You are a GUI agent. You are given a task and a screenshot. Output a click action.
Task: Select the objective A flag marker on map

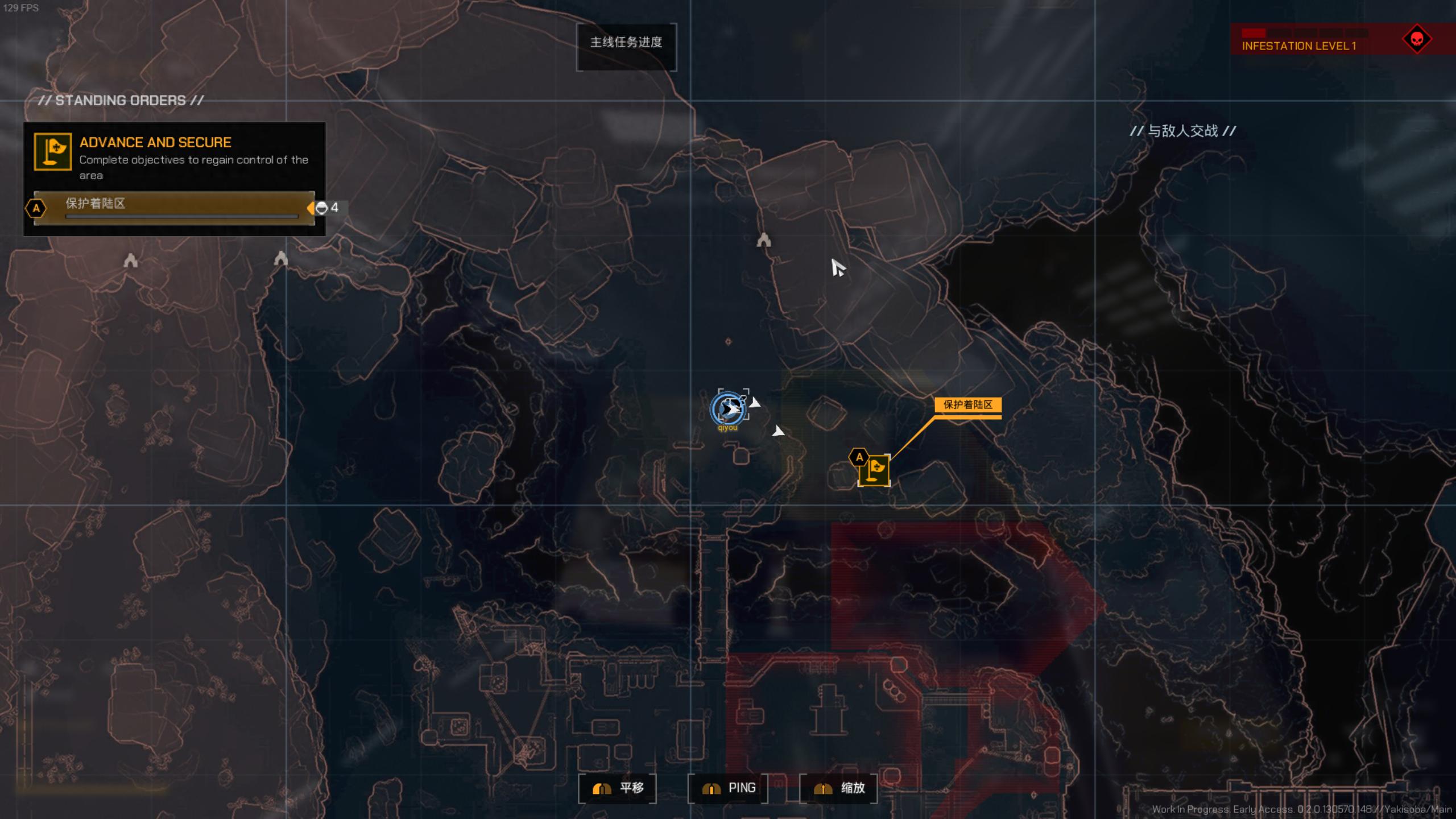click(x=874, y=470)
